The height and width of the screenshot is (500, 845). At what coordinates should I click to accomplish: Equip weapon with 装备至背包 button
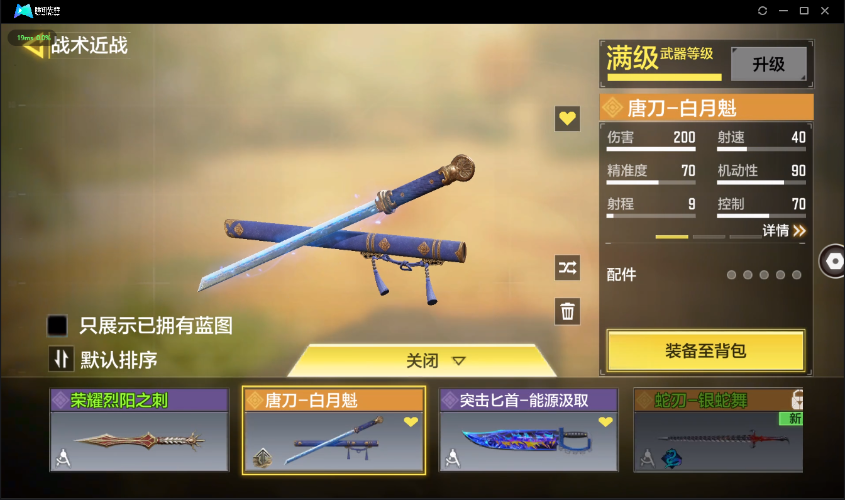(x=705, y=351)
